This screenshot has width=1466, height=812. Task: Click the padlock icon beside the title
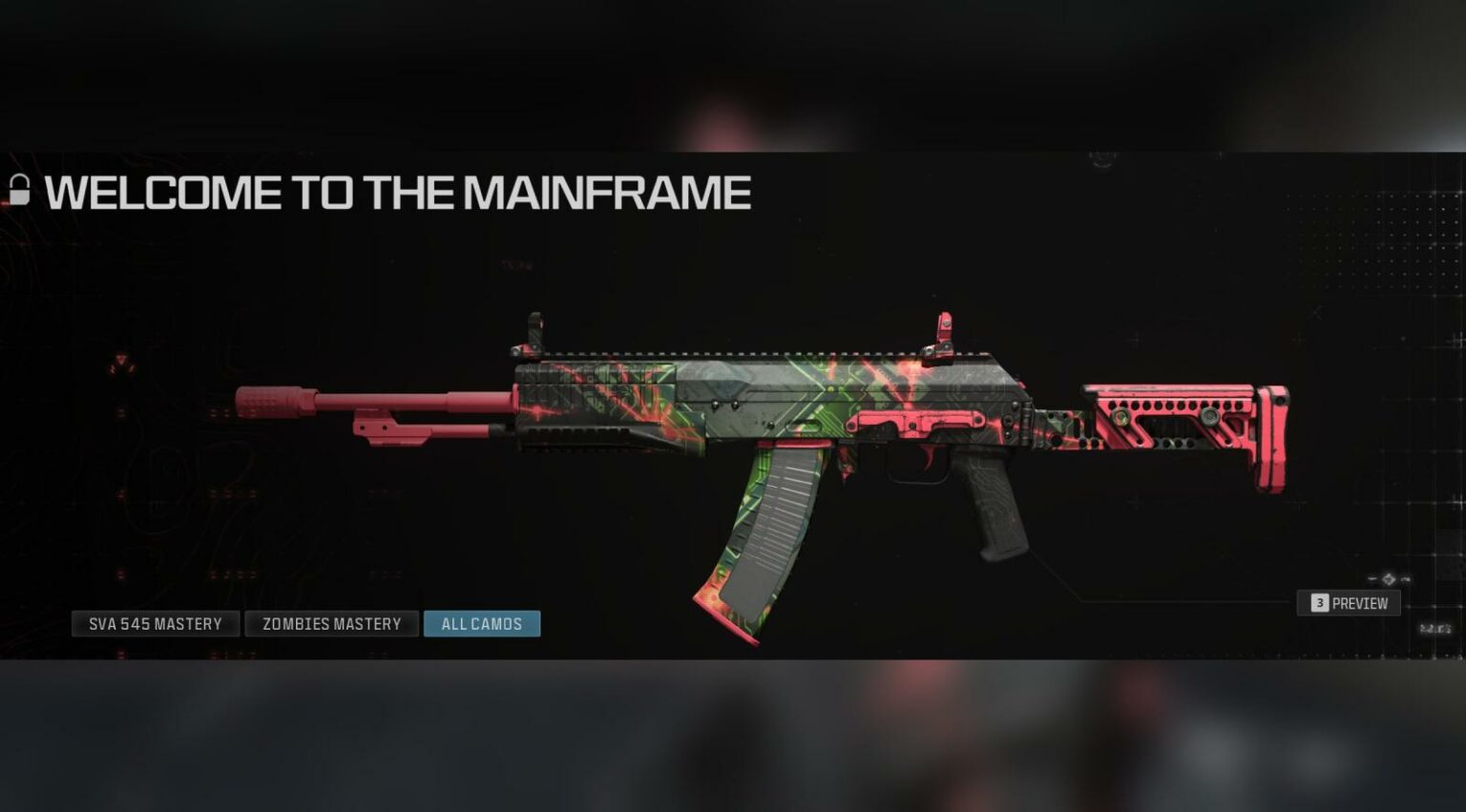click(20, 189)
